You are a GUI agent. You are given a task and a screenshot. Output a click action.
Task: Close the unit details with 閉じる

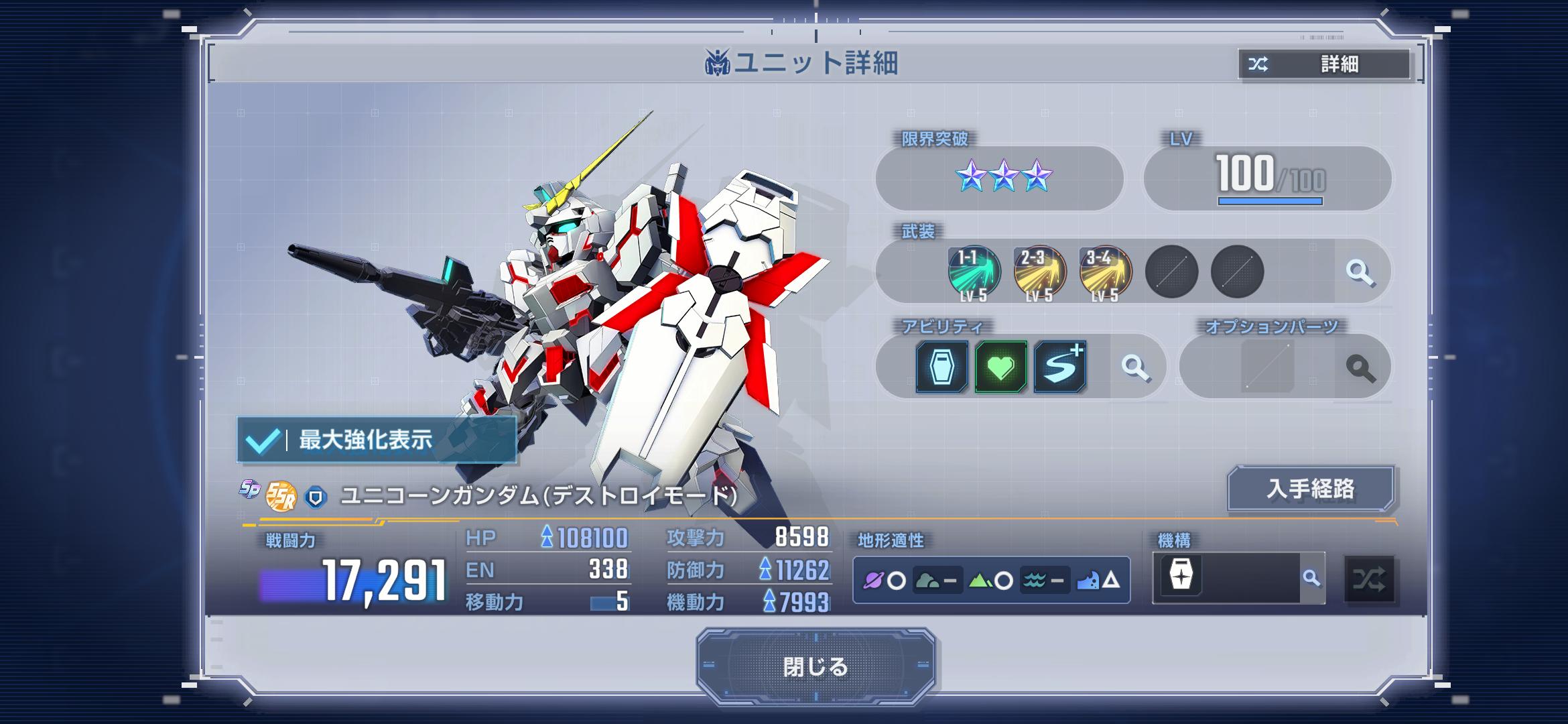815,666
